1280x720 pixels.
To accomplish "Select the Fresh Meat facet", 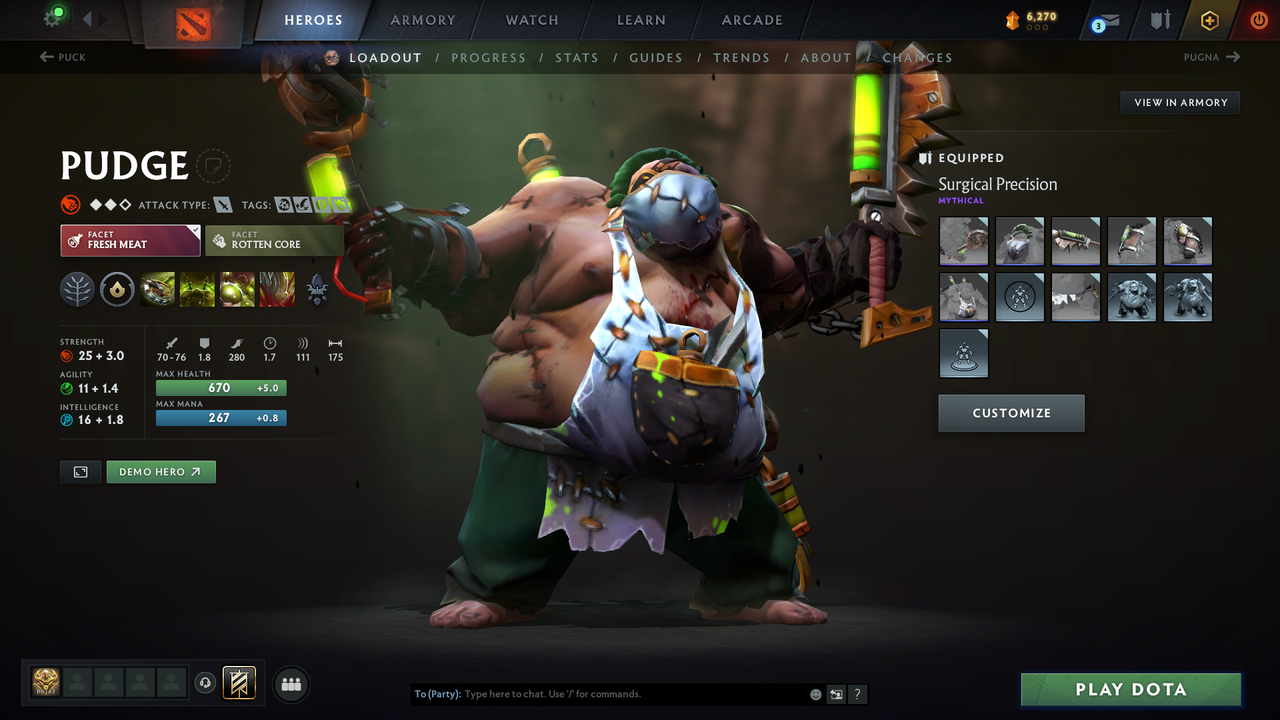I will click(x=130, y=241).
